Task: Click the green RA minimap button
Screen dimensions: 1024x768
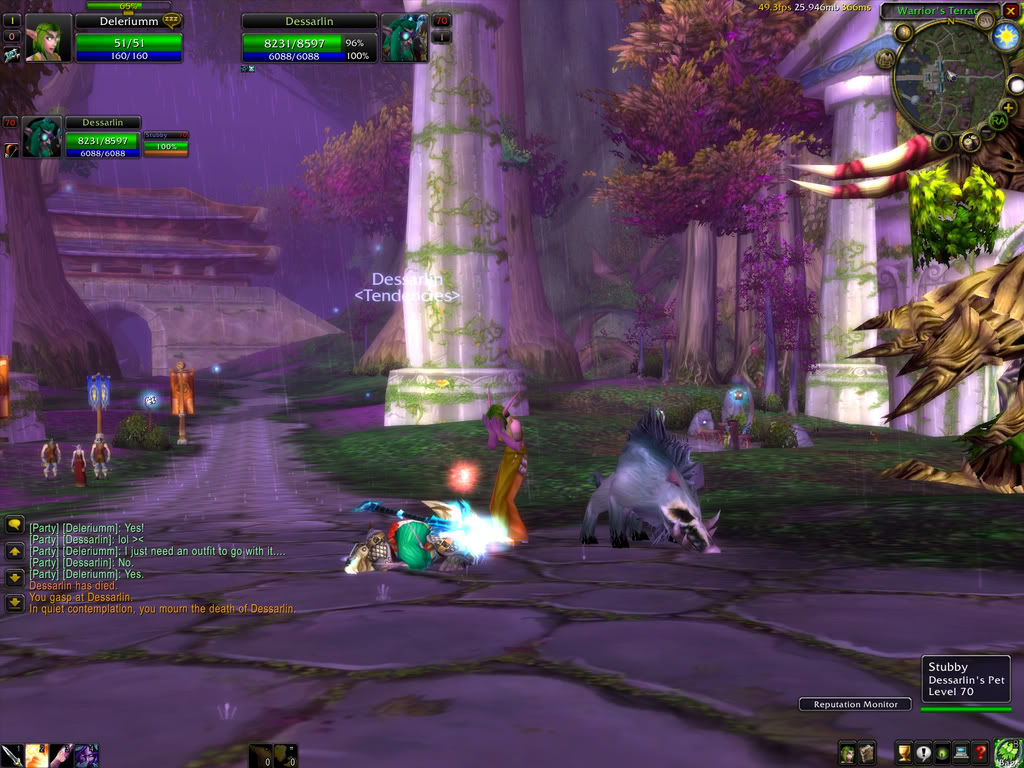Action: [997, 121]
